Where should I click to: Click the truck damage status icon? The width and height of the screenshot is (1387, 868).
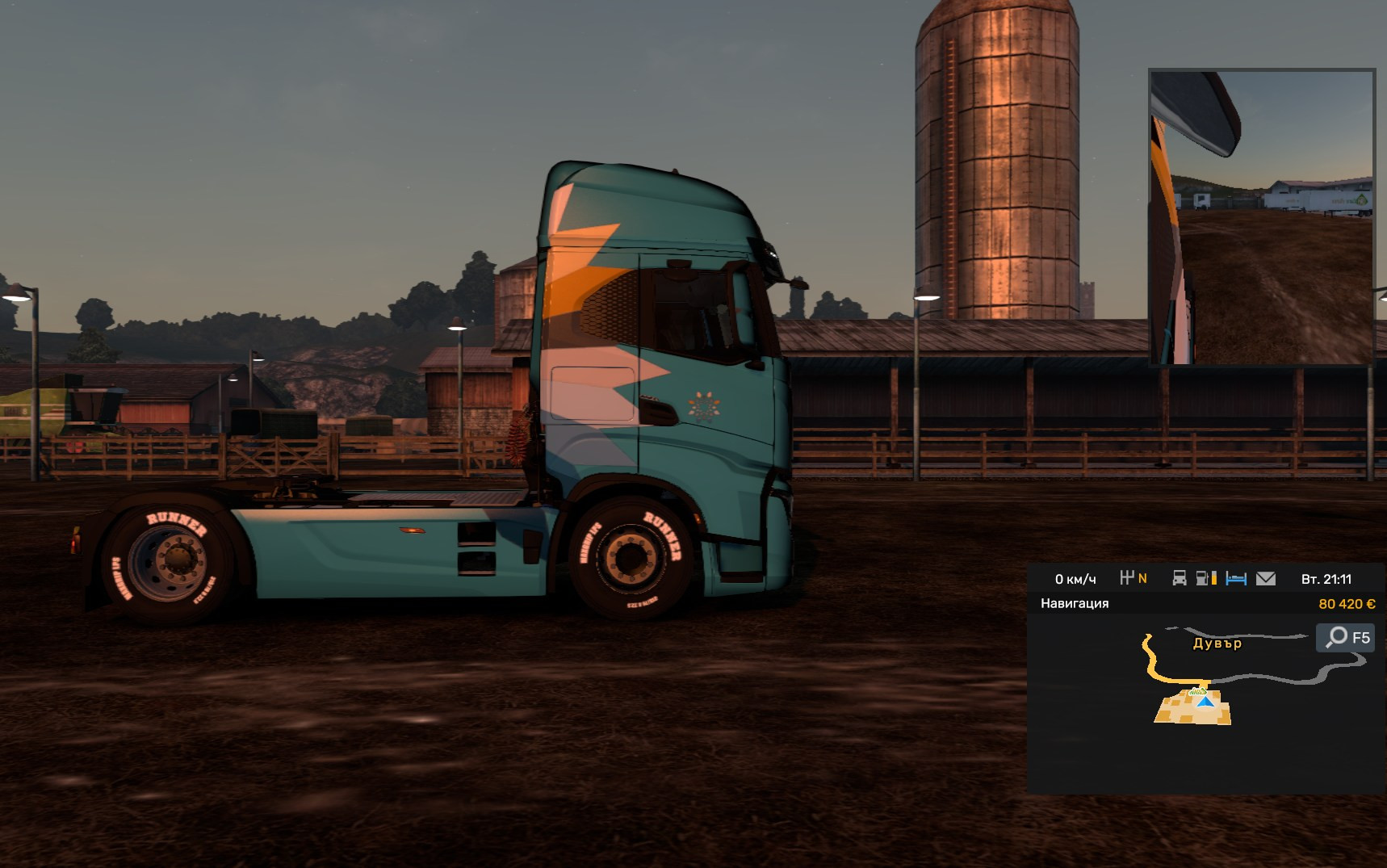(1179, 578)
